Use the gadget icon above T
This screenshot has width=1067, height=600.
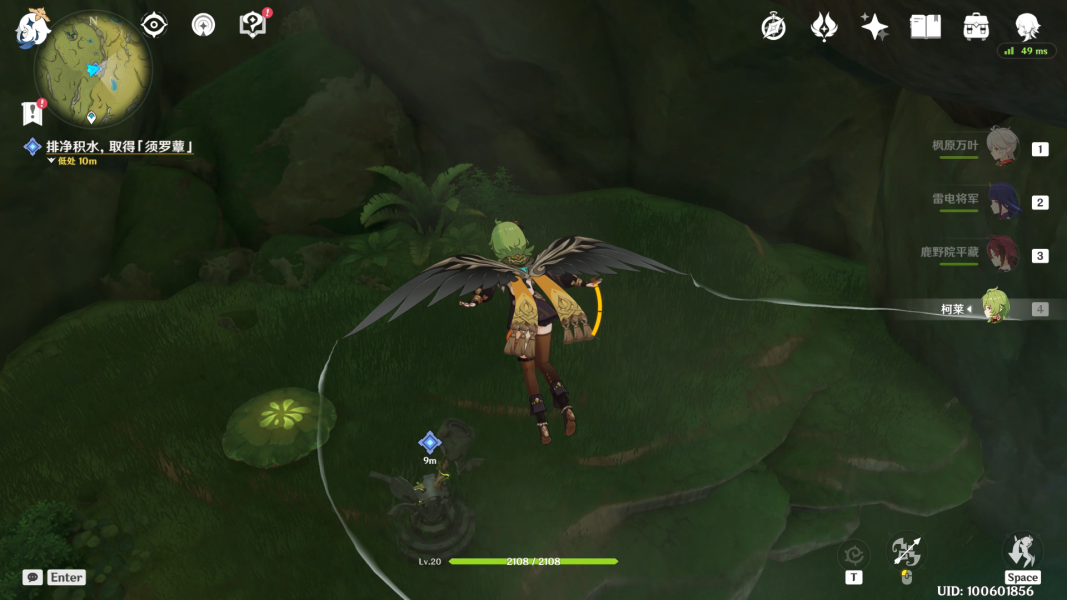pyautogui.click(x=853, y=554)
